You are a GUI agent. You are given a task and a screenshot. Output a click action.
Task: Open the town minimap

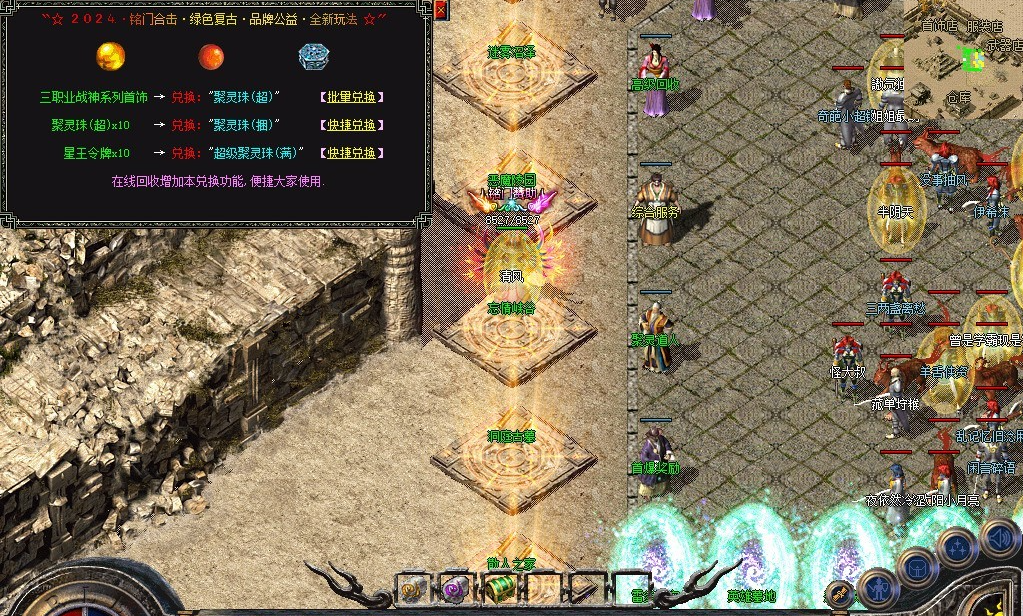[x=964, y=58]
